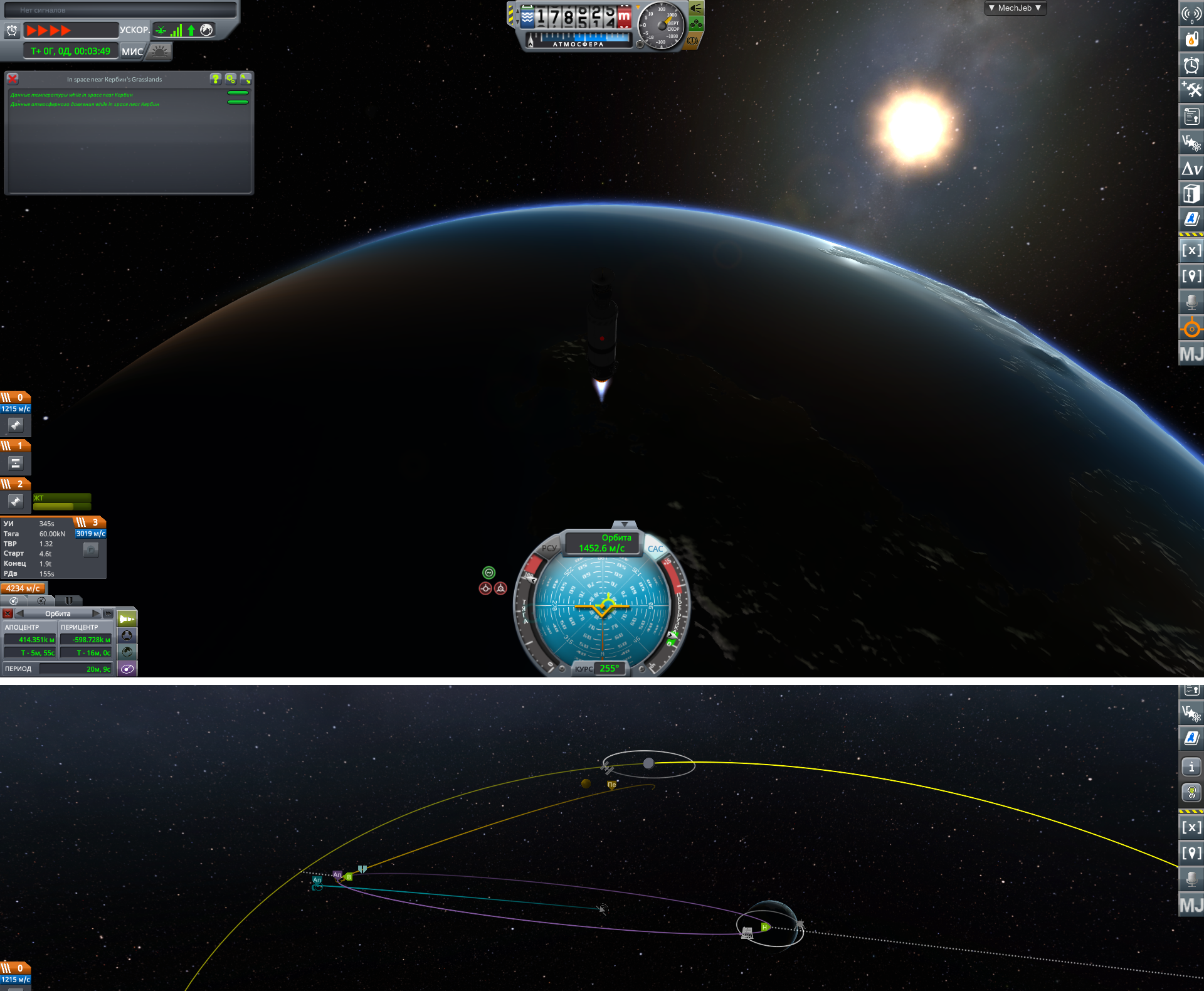Open the science window gear settings
The height and width of the screenshot is (991, 1204).
click(x=231, y=79)
